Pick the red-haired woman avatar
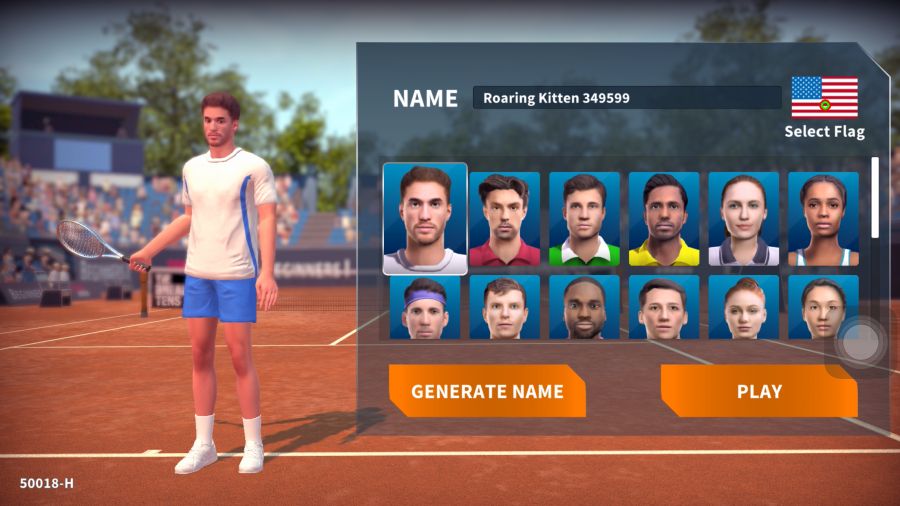This screenshot has height=506, width=900. click(743, 307)
